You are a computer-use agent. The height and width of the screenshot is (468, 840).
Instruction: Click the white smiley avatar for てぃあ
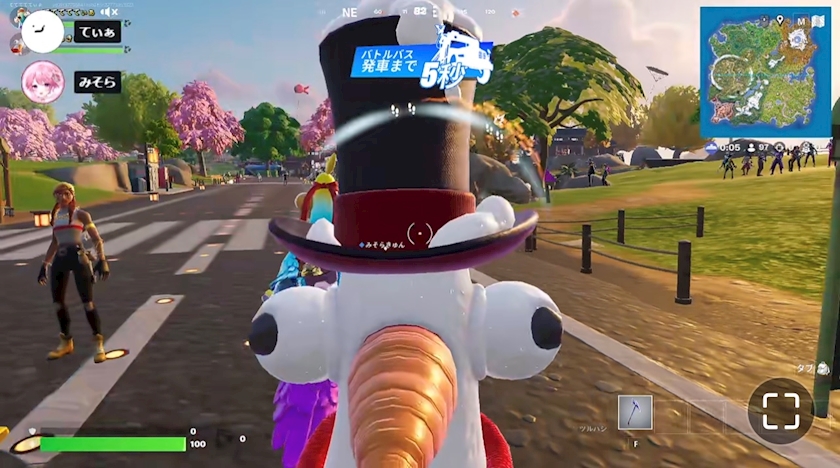coord(42,33)
